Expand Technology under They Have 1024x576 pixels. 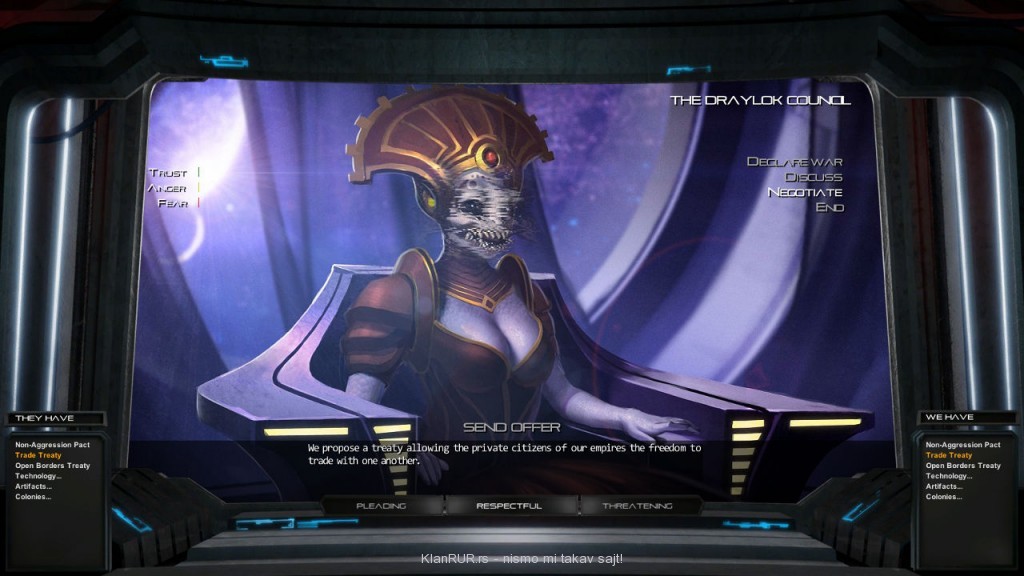[x=38, y=476]
